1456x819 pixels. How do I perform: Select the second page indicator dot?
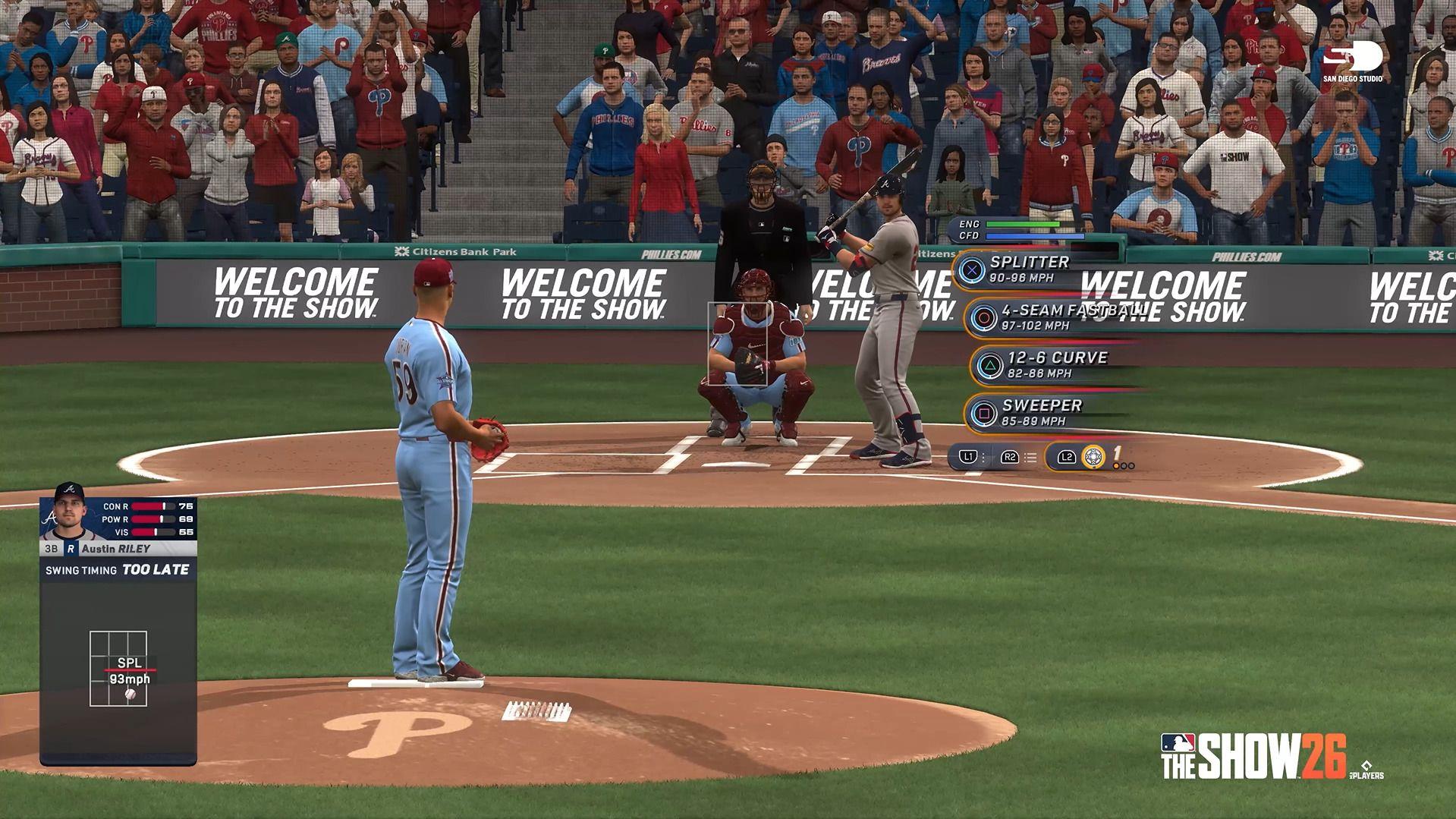pos(1124,466)
